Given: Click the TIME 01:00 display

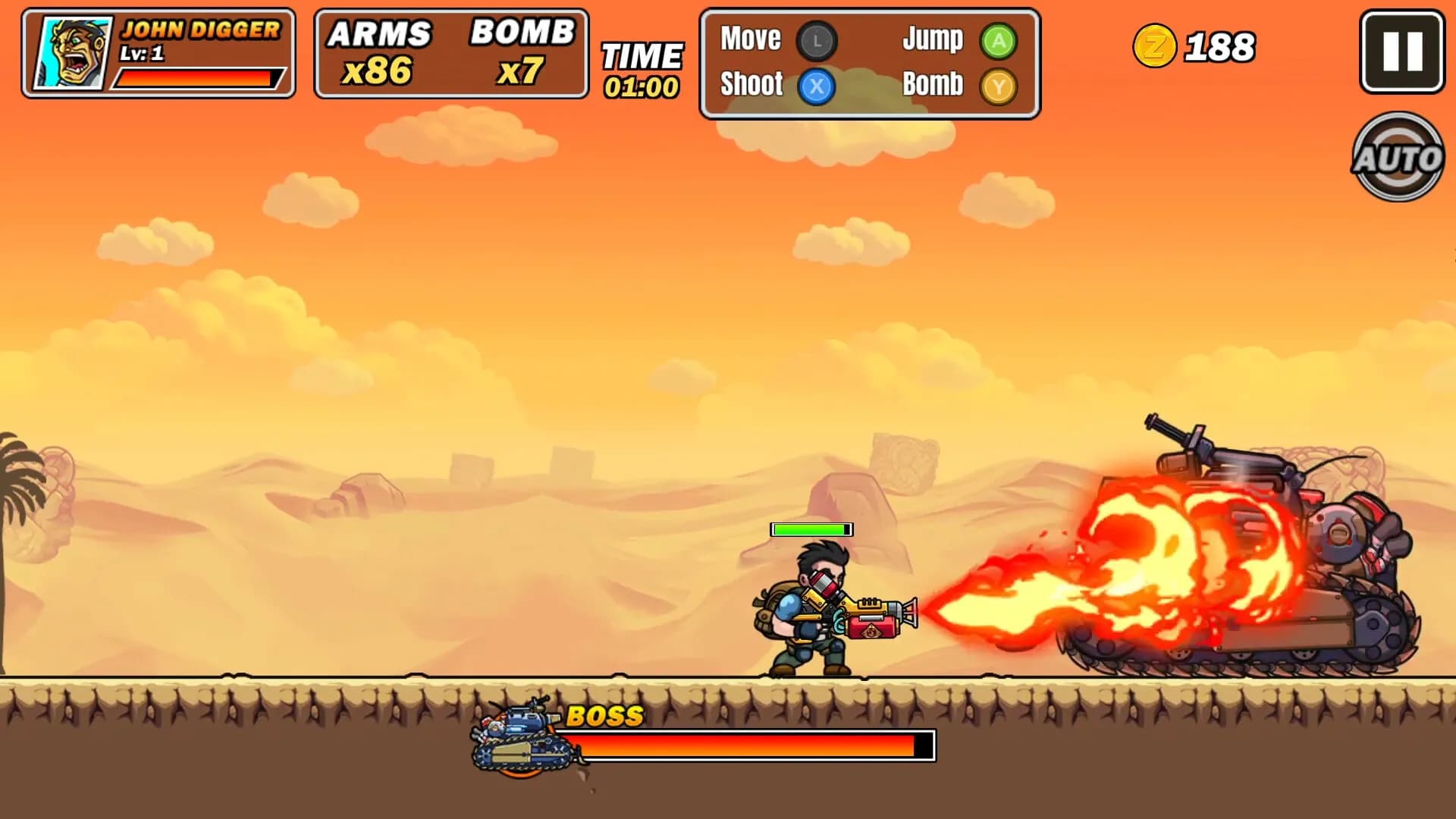Looking at the screenshot, I should pyautogui.click(x=642, y=68).
